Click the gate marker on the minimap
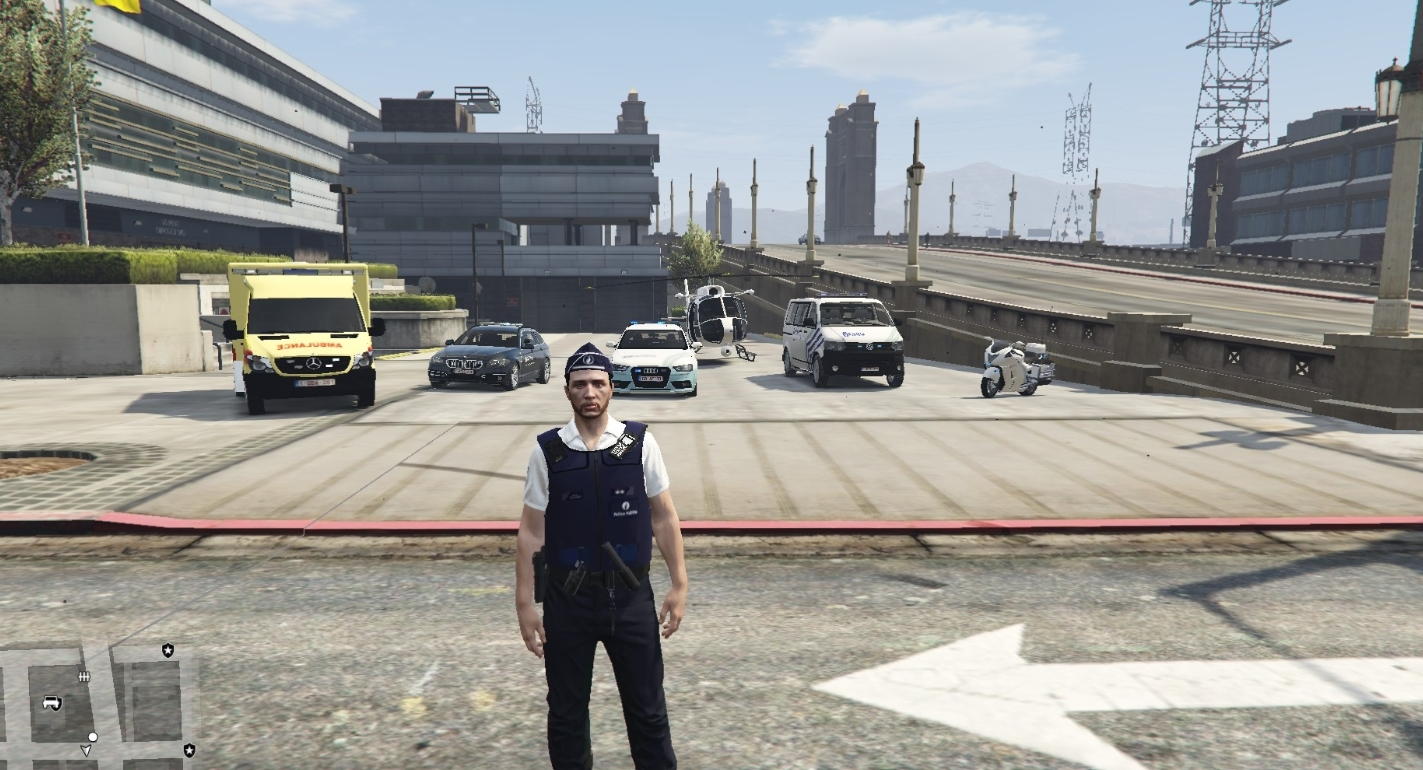 (x=84, y=677)
